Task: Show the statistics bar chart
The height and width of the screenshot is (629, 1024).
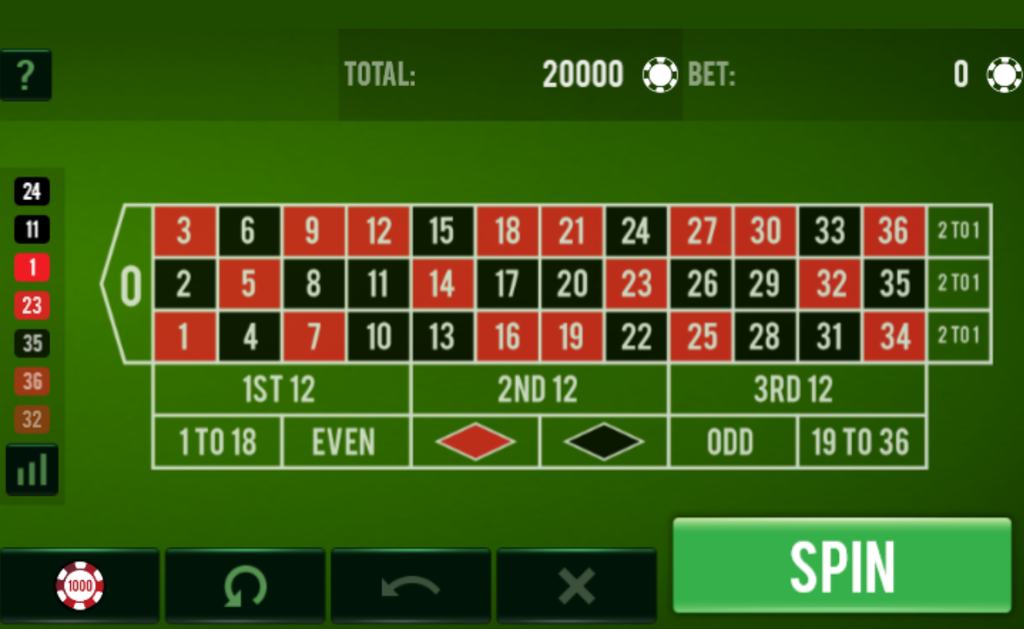Action: 32,470
